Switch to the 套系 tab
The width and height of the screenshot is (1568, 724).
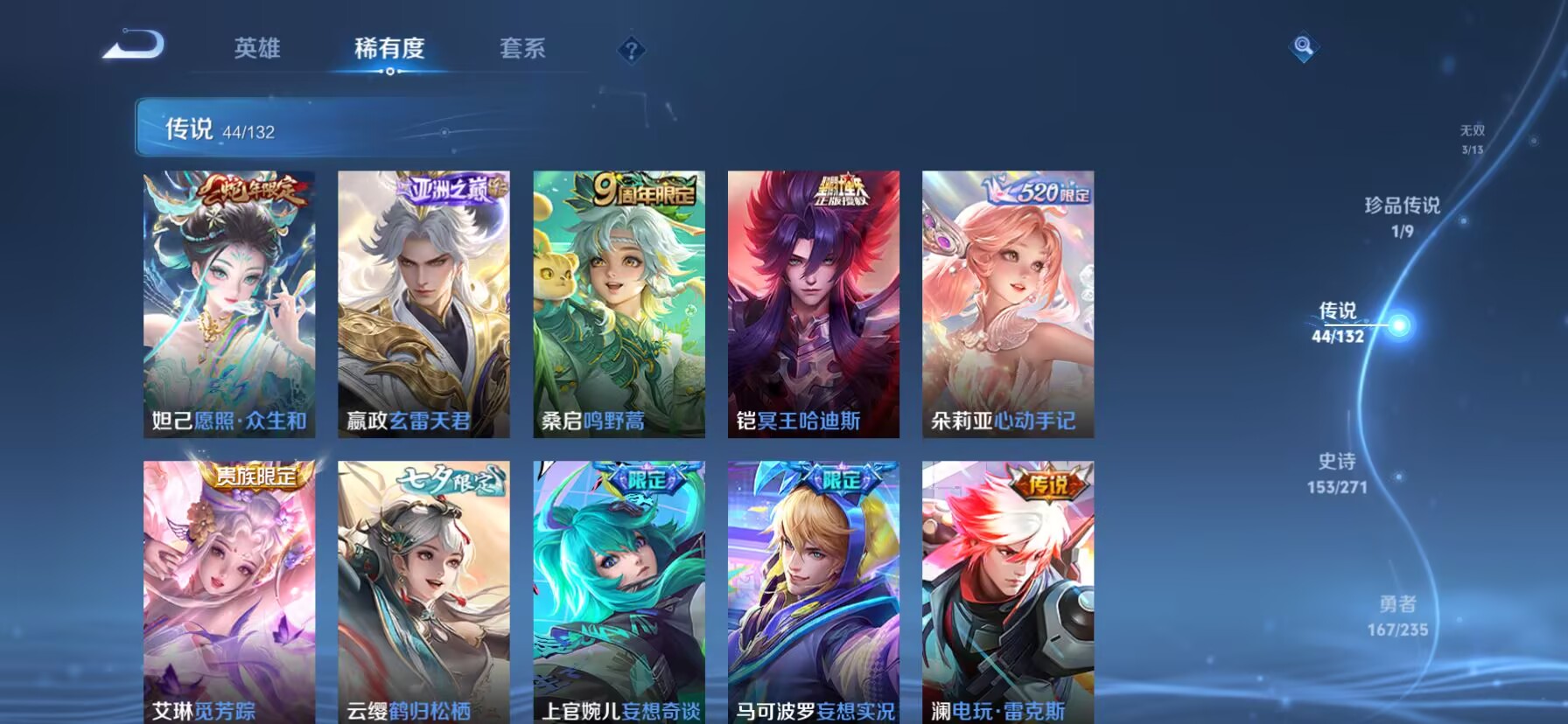point(521,49)
